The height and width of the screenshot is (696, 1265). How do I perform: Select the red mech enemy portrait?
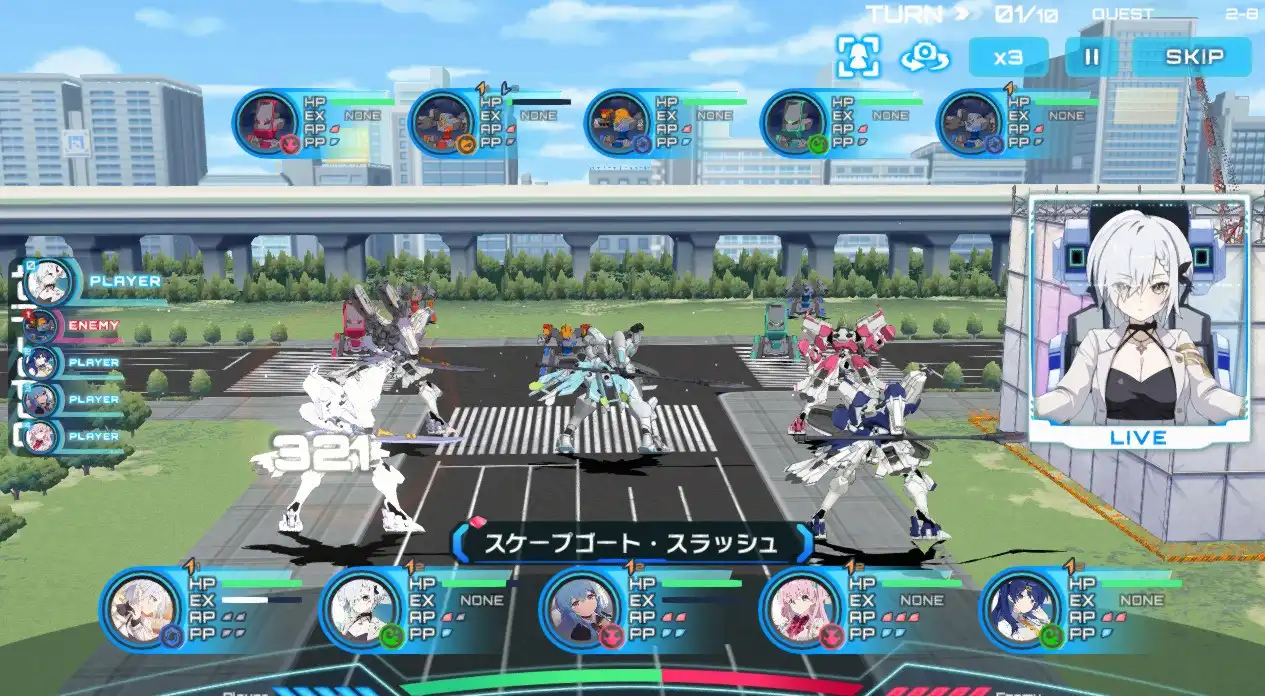pyautogui.click(x=266, y=124)
